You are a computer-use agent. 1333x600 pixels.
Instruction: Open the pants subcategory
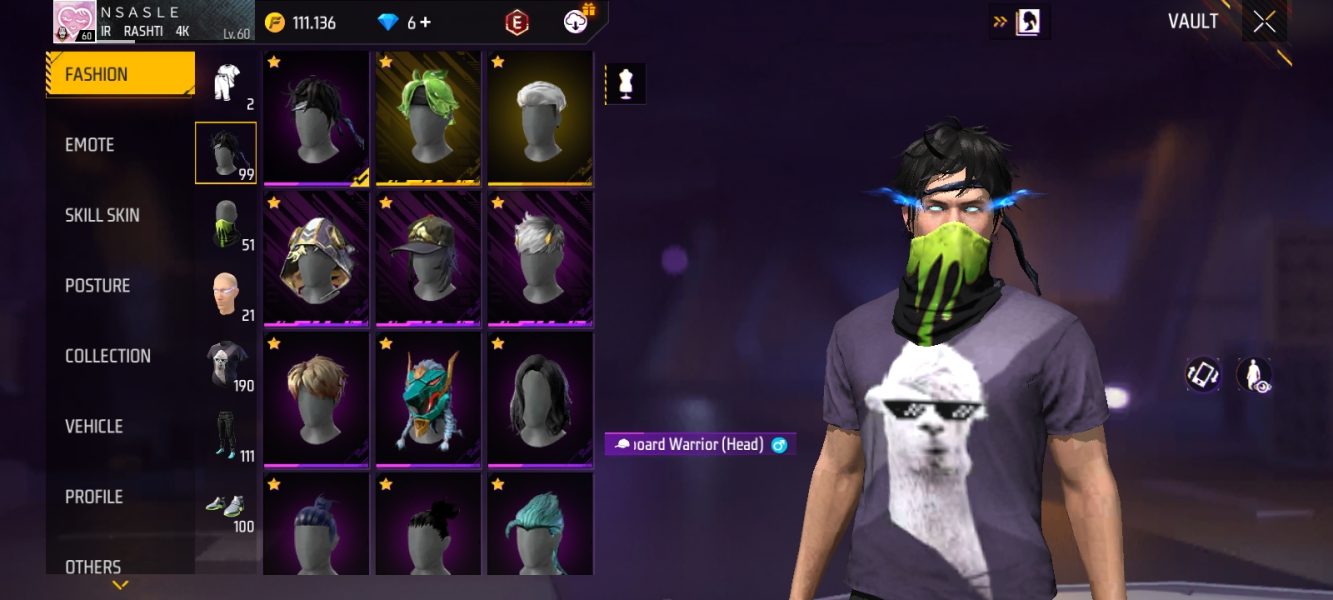(x=226, y=434)
